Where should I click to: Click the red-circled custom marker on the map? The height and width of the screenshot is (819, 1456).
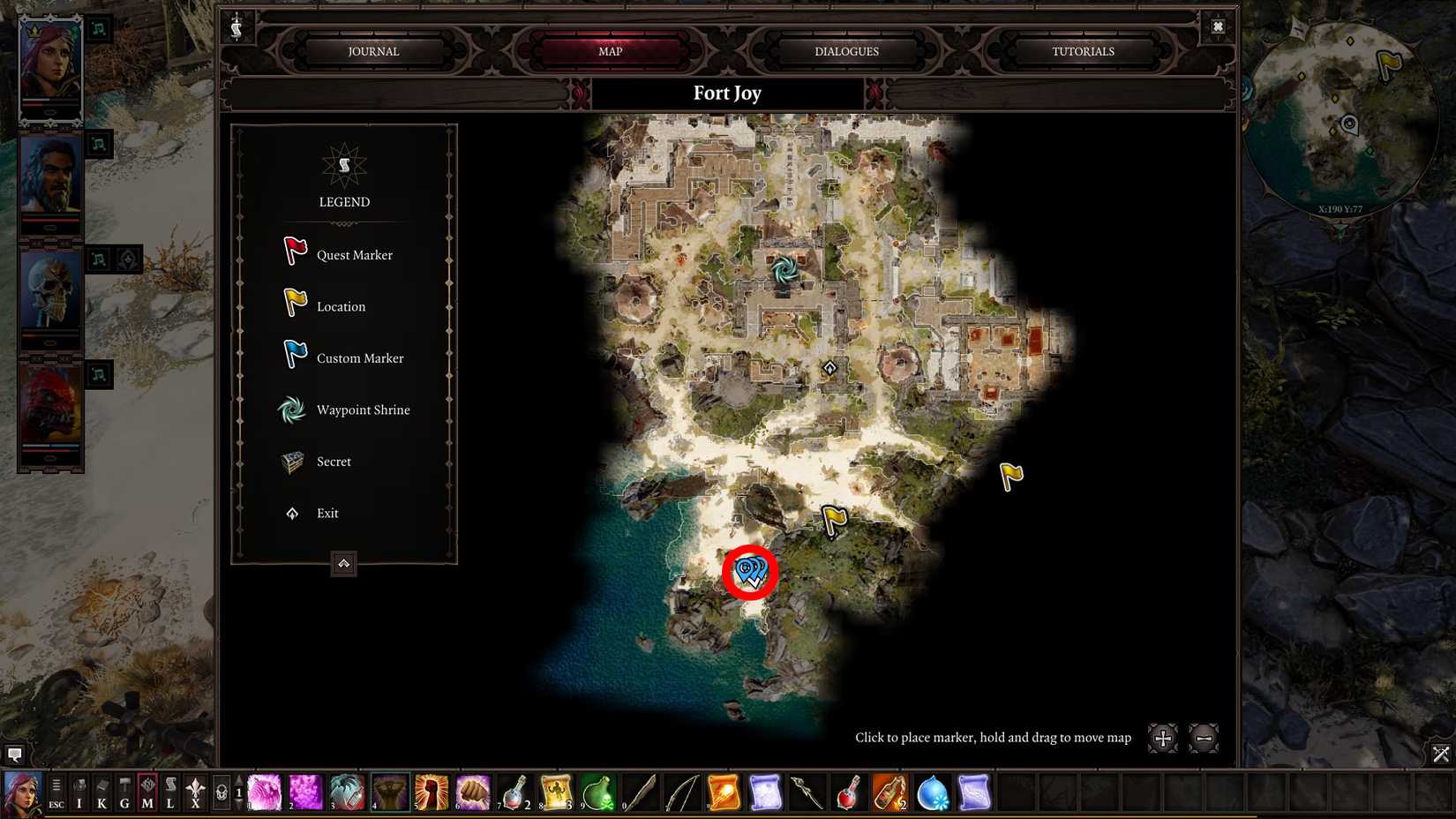pos(749,574)
